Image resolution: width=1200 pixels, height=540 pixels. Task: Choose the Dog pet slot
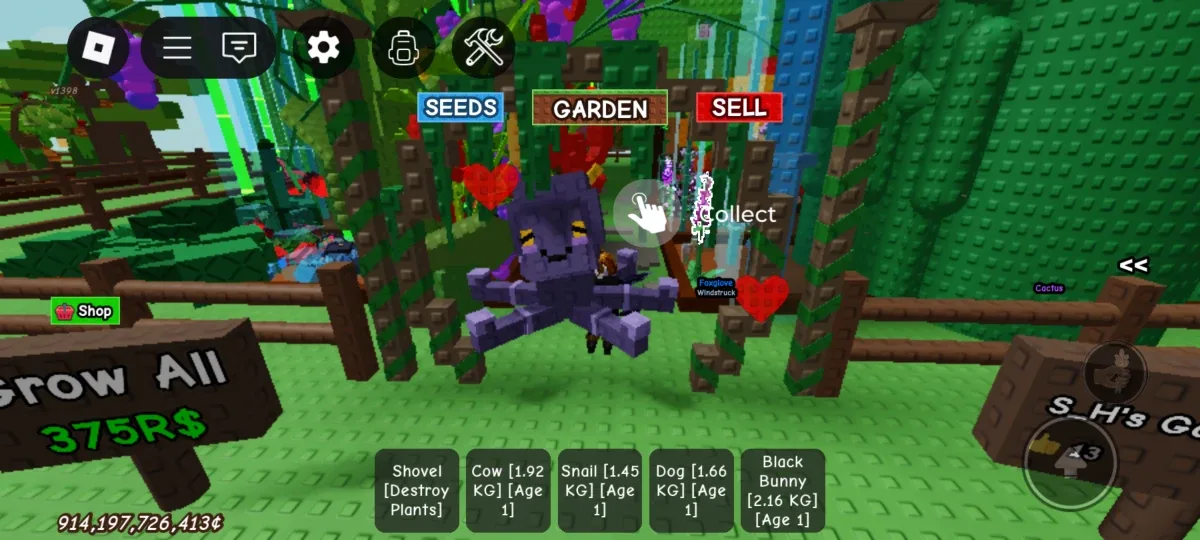(691, 490)
